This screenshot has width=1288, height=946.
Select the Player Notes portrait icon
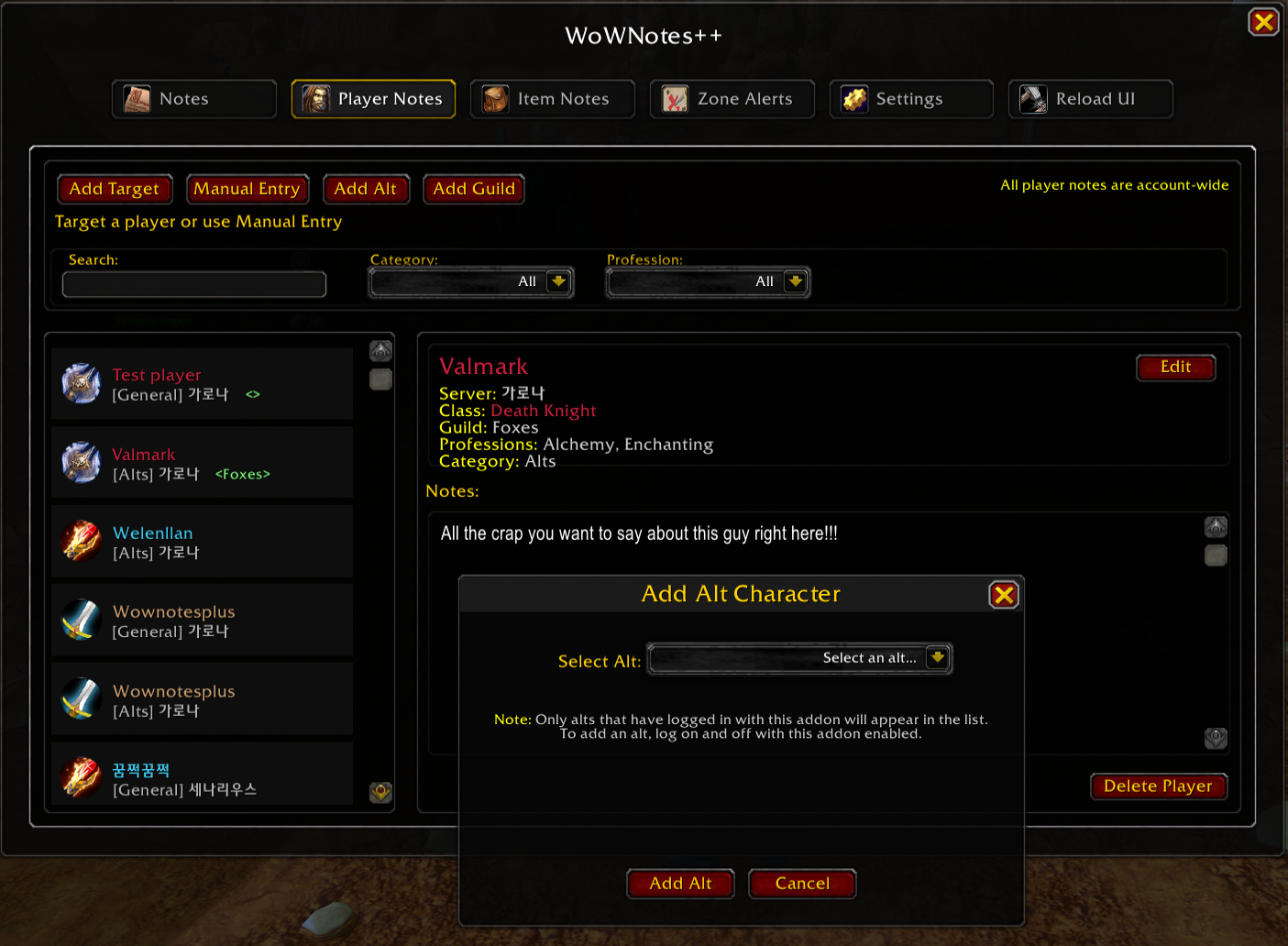[x=314, y=98]
